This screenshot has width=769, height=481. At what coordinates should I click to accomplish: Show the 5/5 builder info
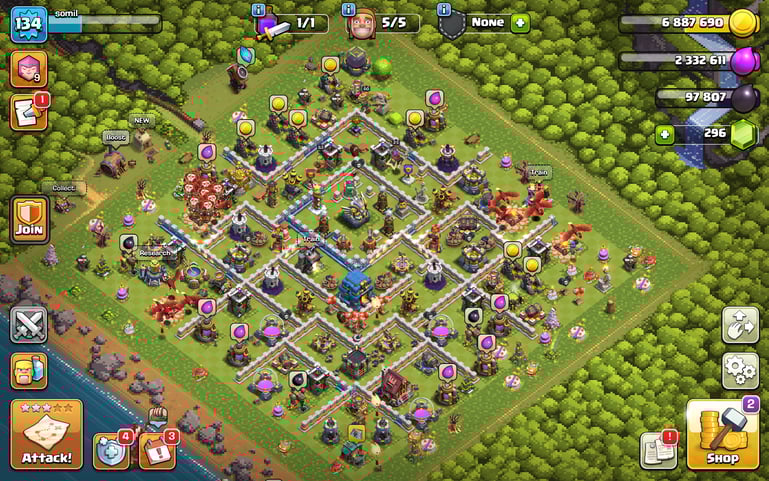pyautogui.click(x=349, y=9)
